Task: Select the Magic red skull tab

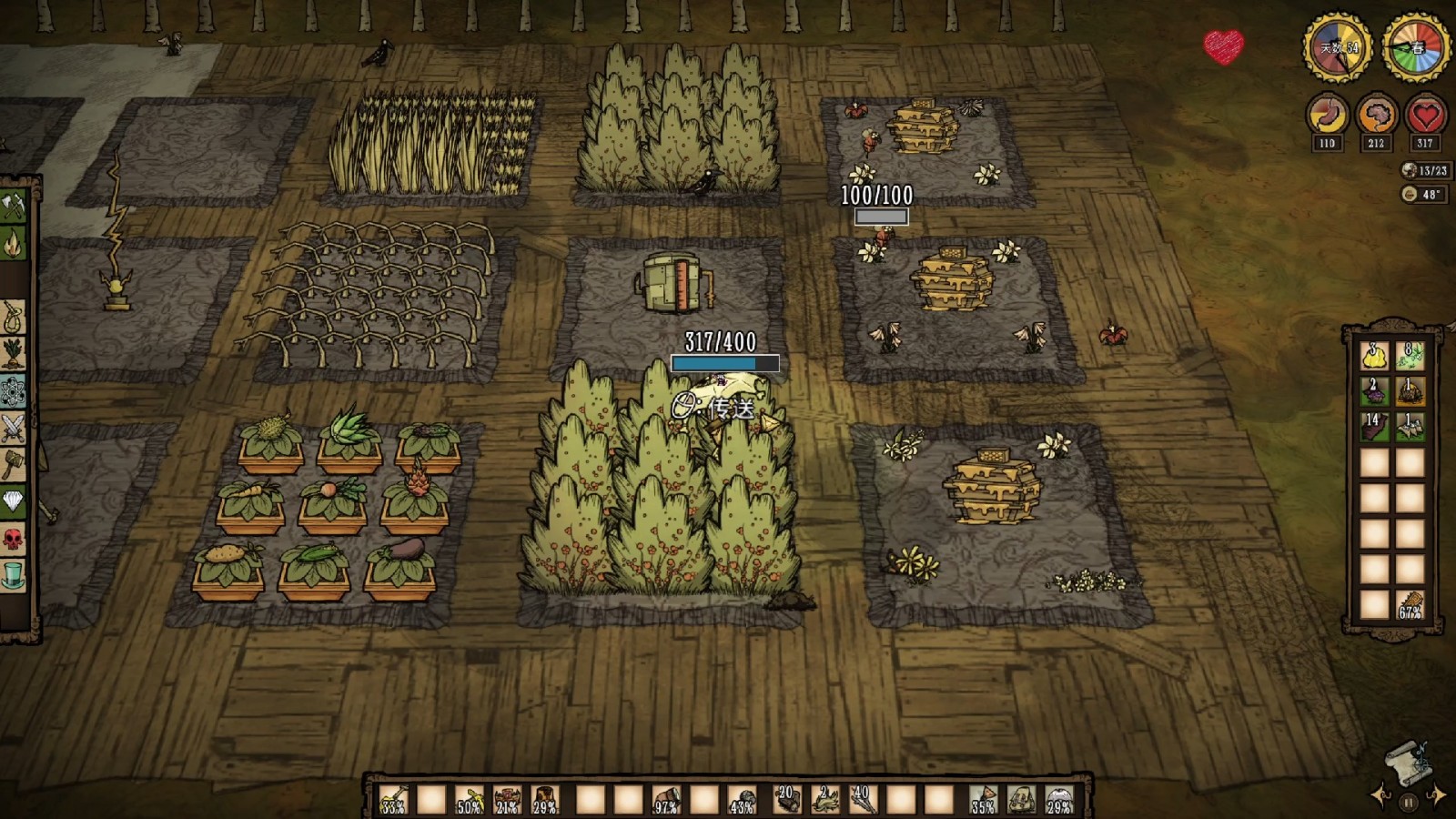Action: (13, 539)
